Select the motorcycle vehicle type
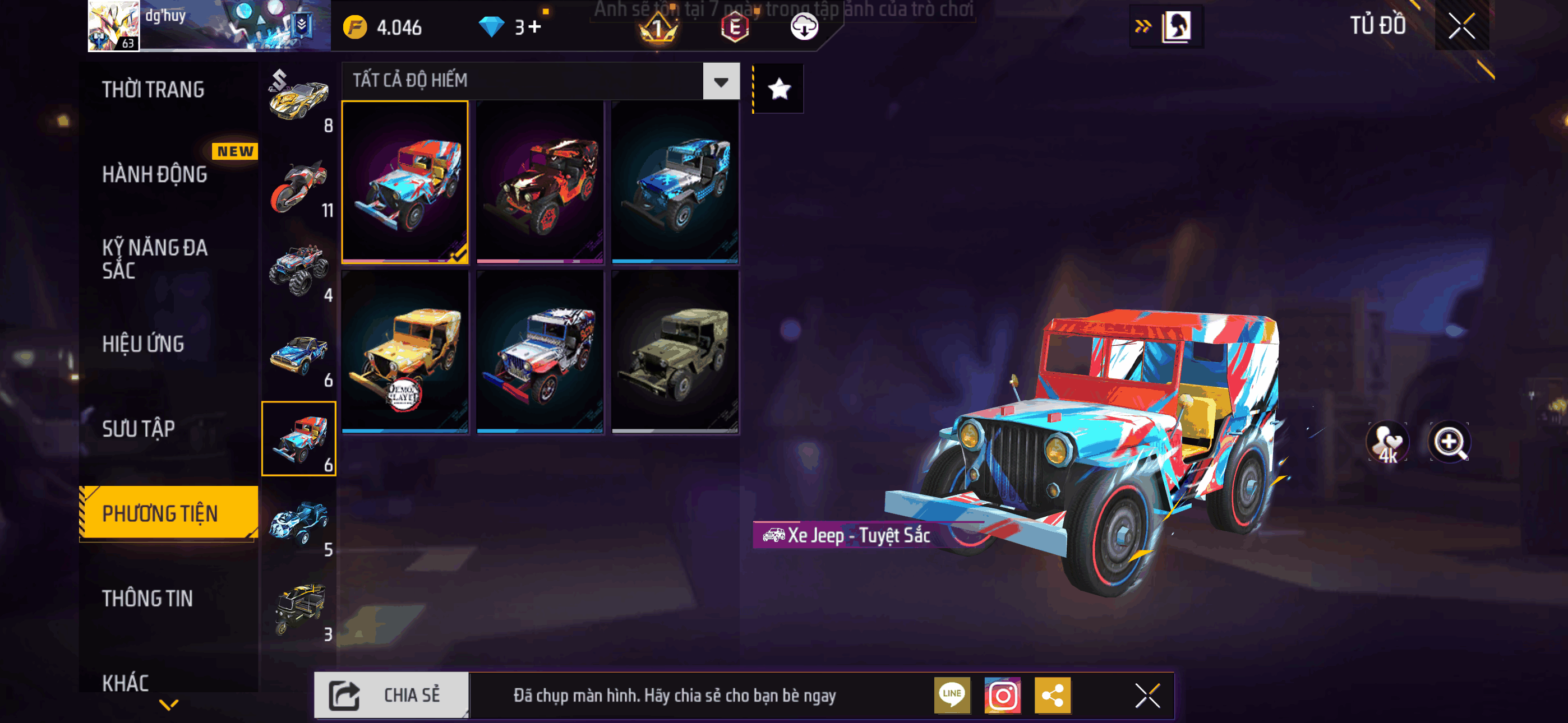This screenshot has height=723, width=1568. point(299,186)
